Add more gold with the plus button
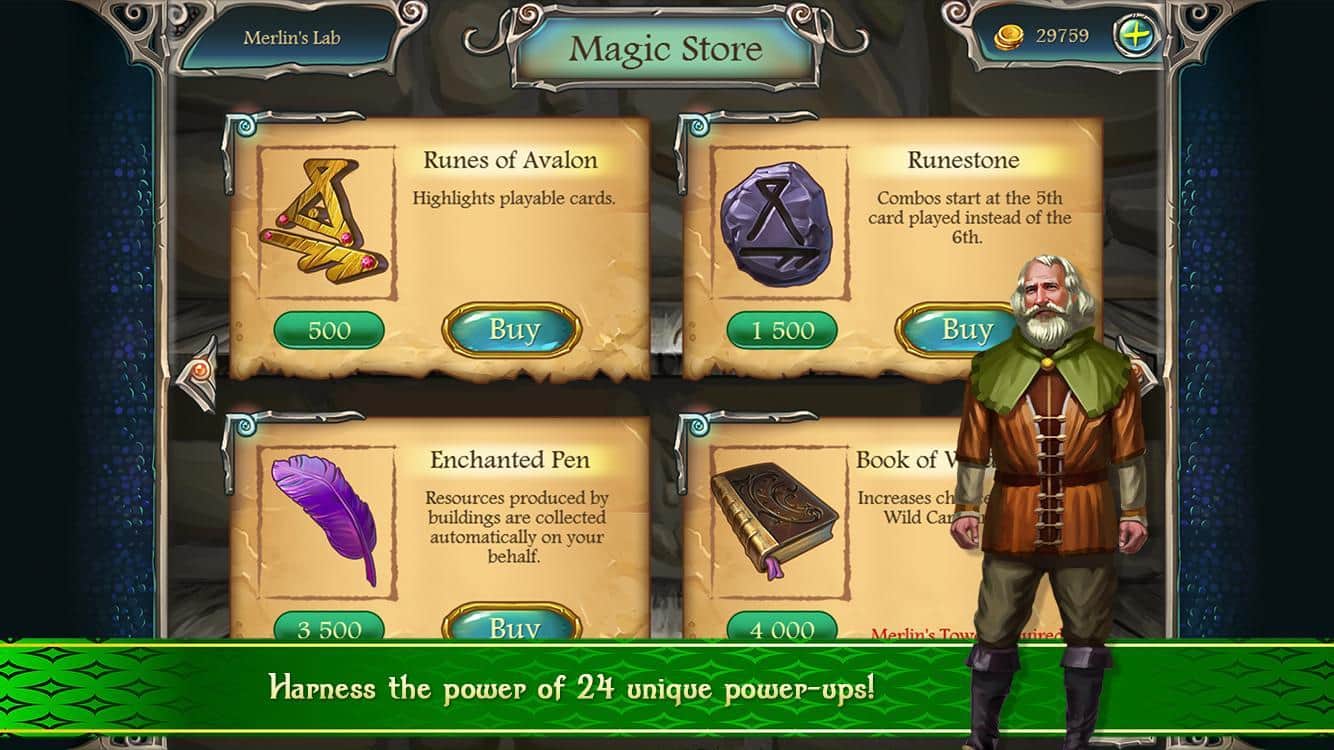Viewport: 1334px width, 750px height. pos(1135,37)
